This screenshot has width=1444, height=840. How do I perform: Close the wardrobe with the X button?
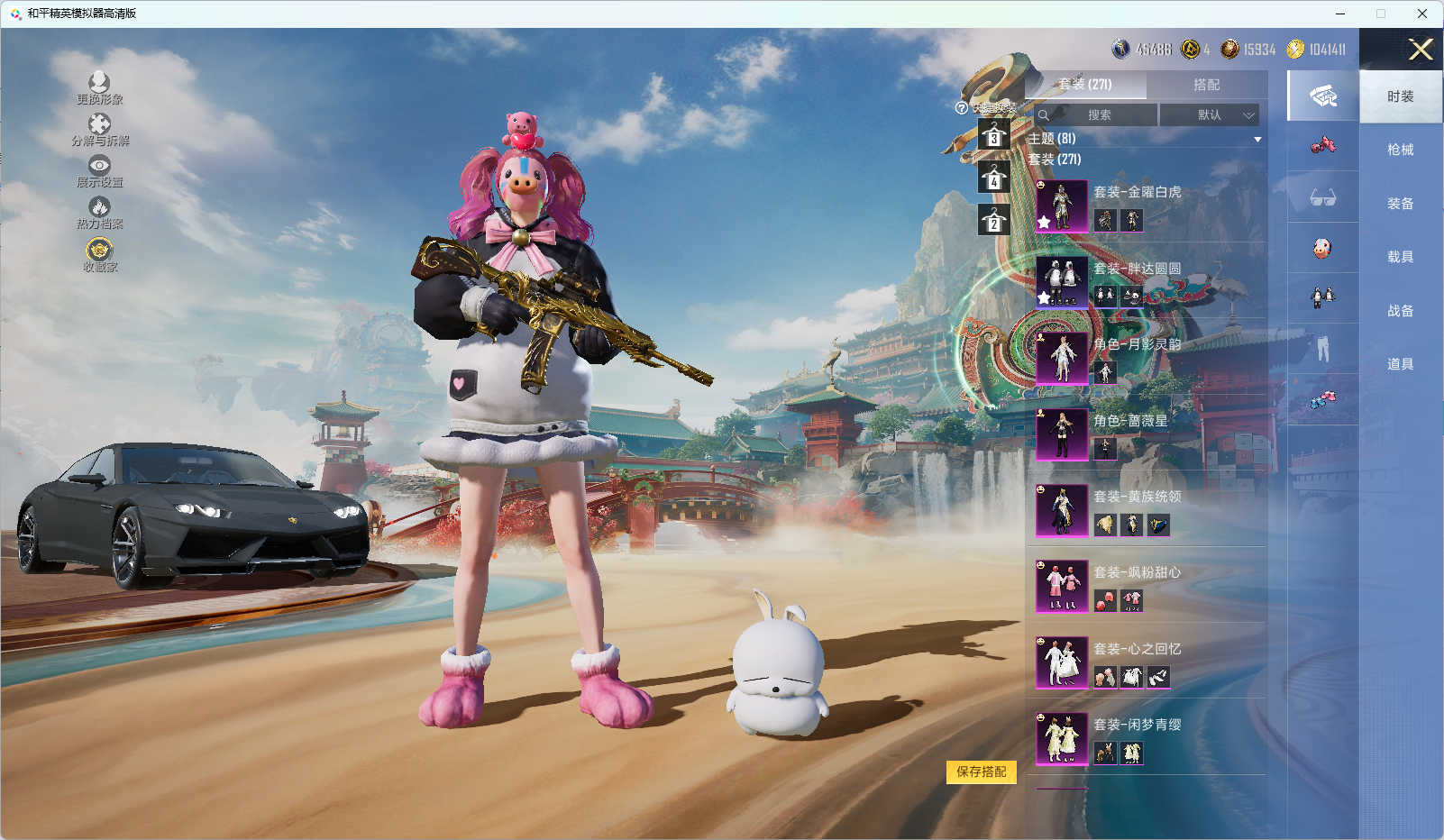click(1421, 50)
